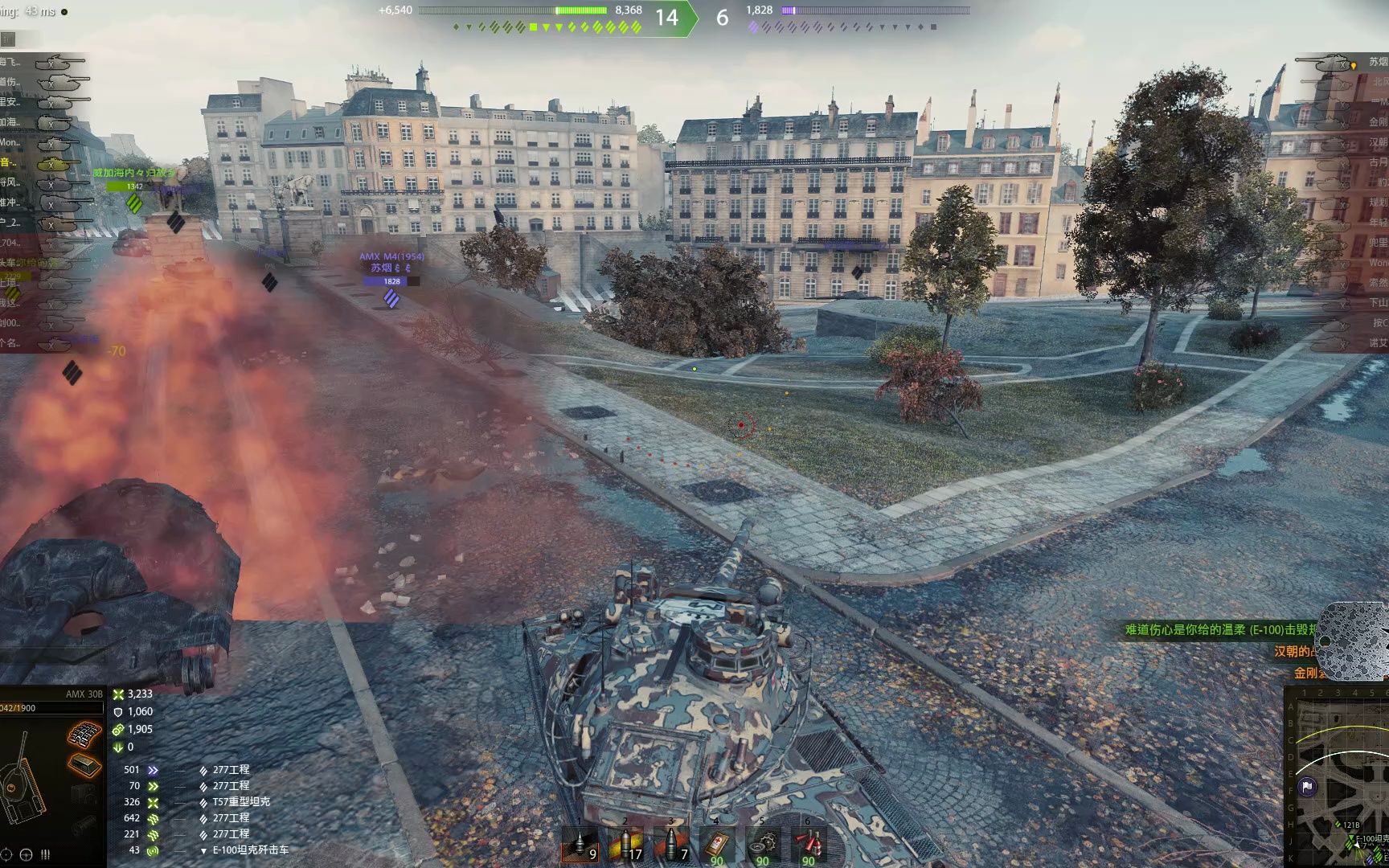This screenshot has width=1389, height=868.
Task: Use the fire extinguisher consumable
Action: pyautogui.click(x=809, y=845)
